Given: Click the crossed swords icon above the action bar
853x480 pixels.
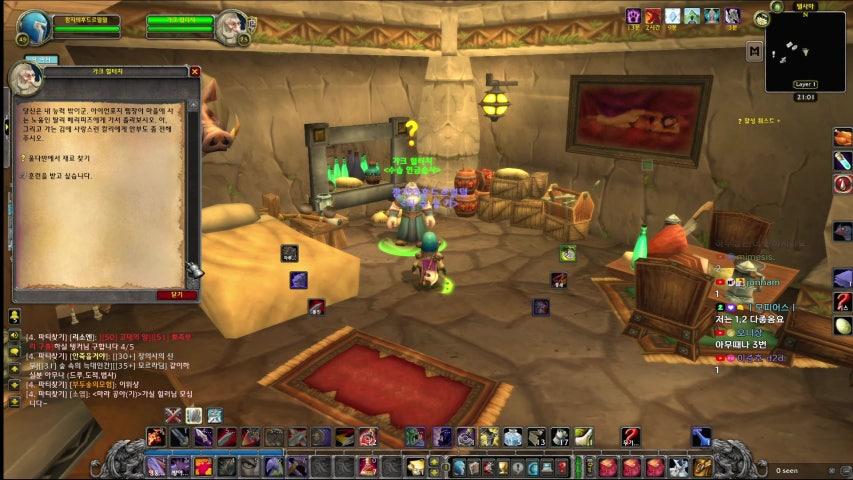Looking at the screenshot, I should tap(173, 415).
